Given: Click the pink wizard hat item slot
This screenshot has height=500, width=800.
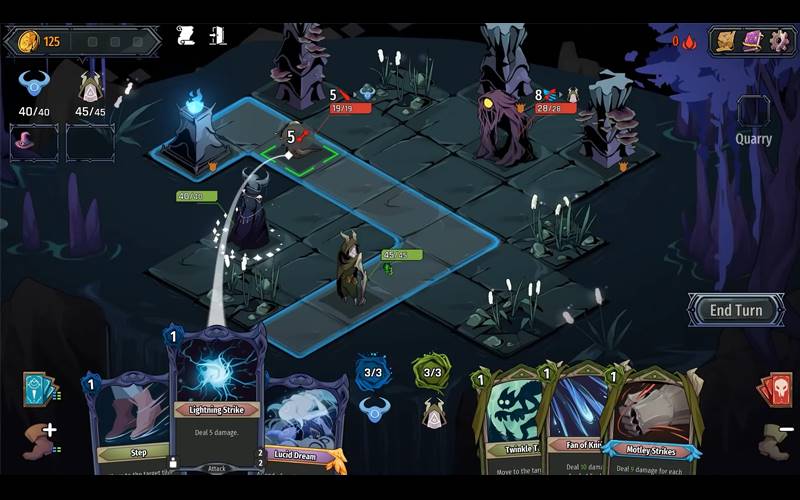Looking at the screenshot, I should (34, 141).
